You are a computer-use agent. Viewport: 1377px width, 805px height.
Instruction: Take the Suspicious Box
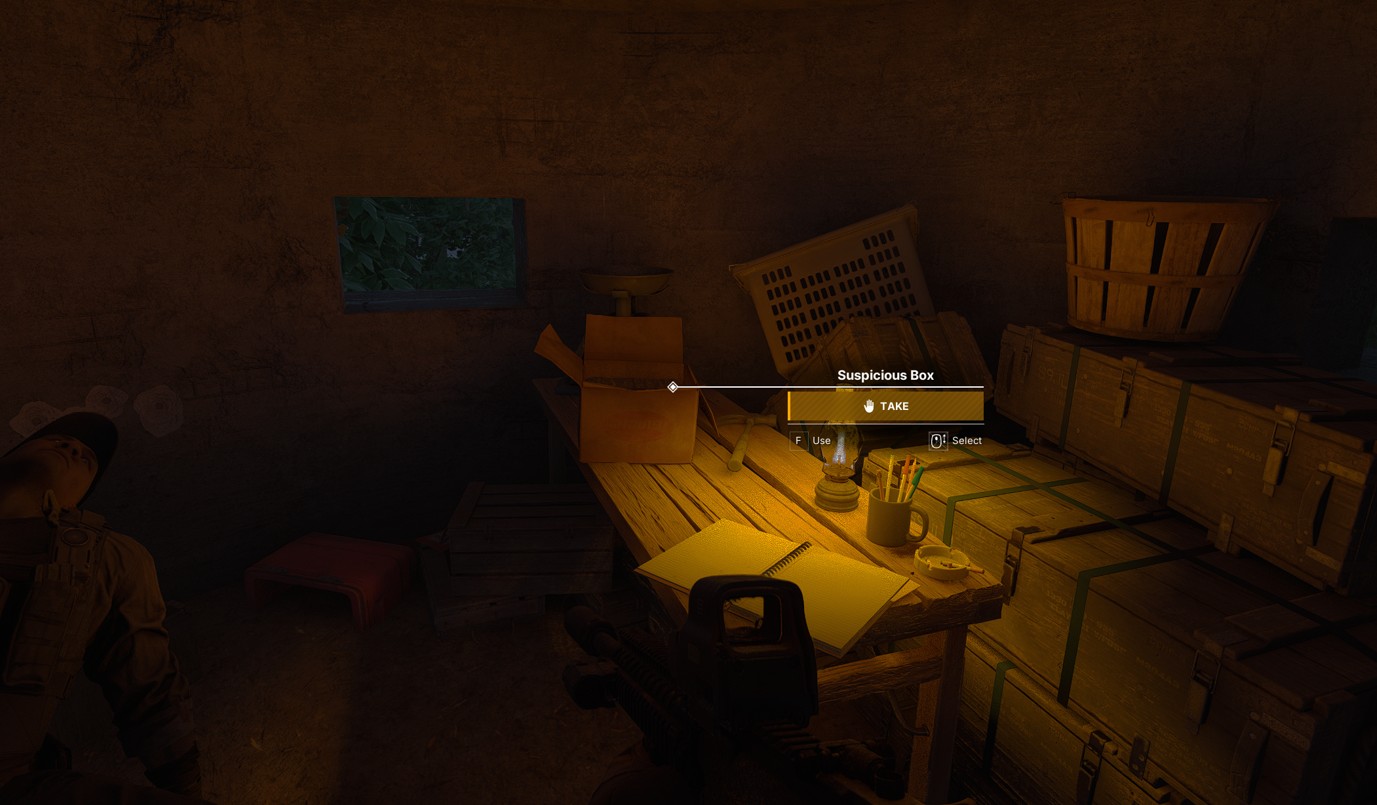pyautogui.click(x=885, y=406)
